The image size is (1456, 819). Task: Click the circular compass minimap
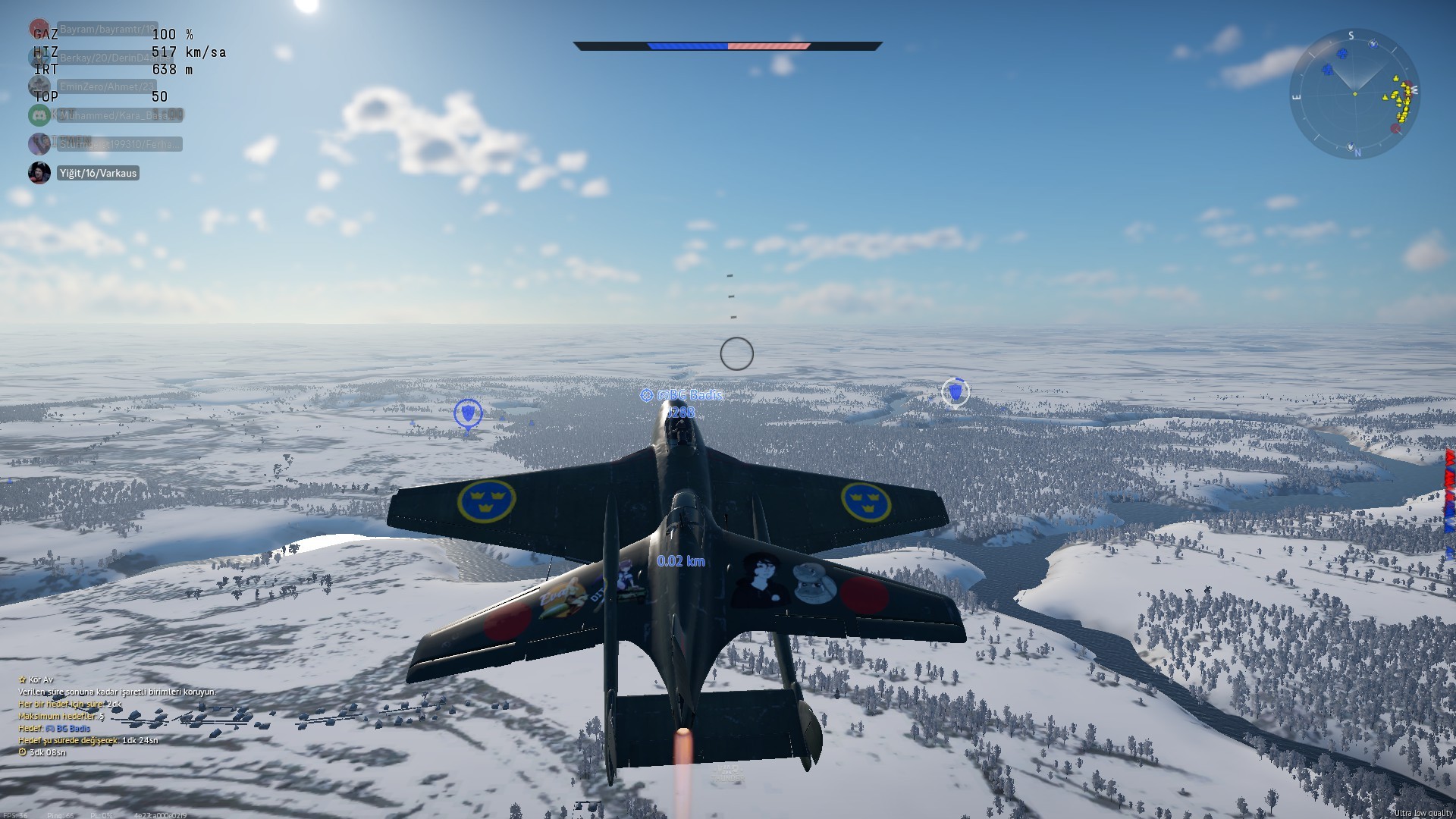point(1354,93)
